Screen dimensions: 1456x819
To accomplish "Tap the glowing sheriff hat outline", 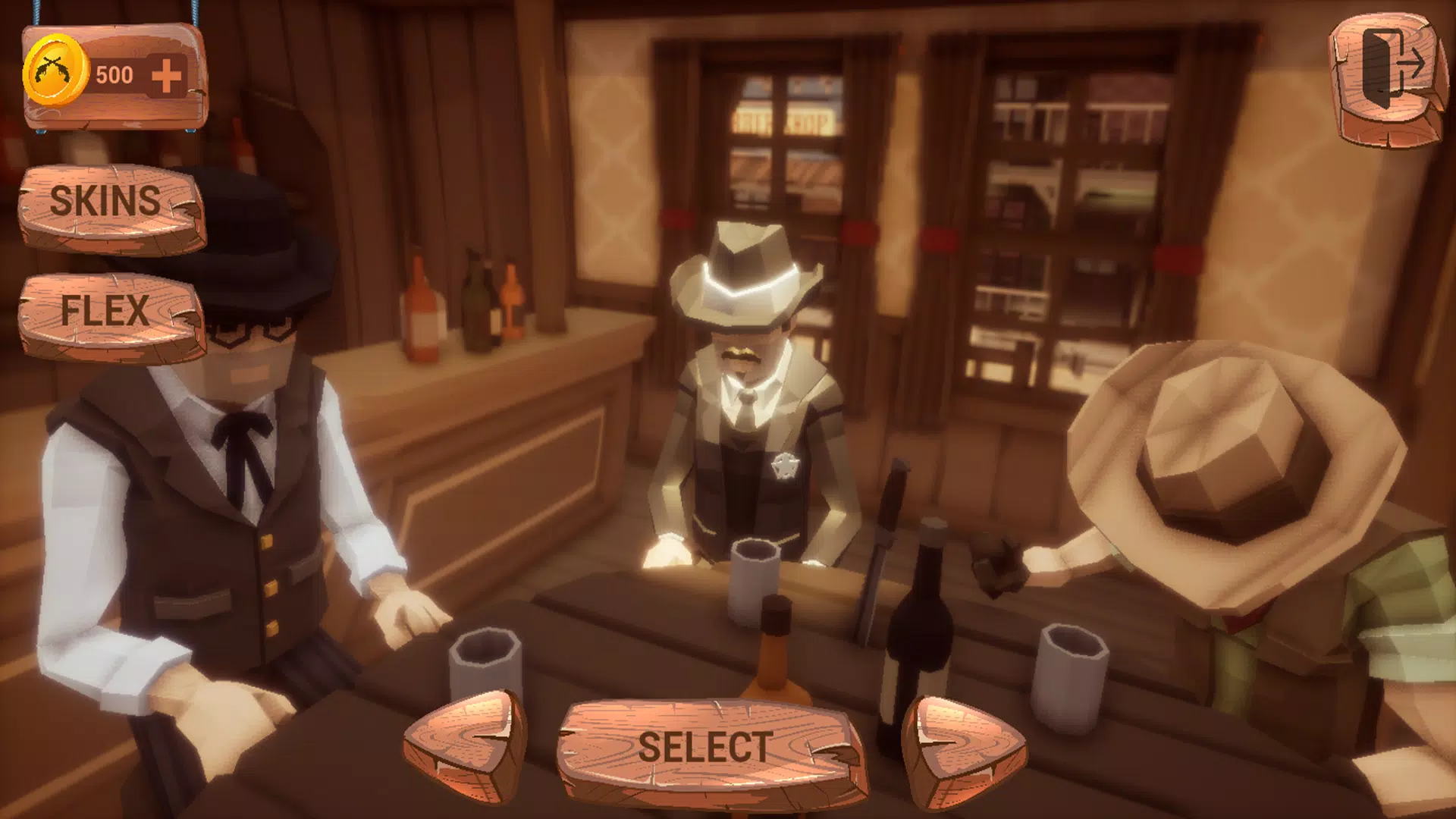I will pyautogui.click(x=747, y=273).
